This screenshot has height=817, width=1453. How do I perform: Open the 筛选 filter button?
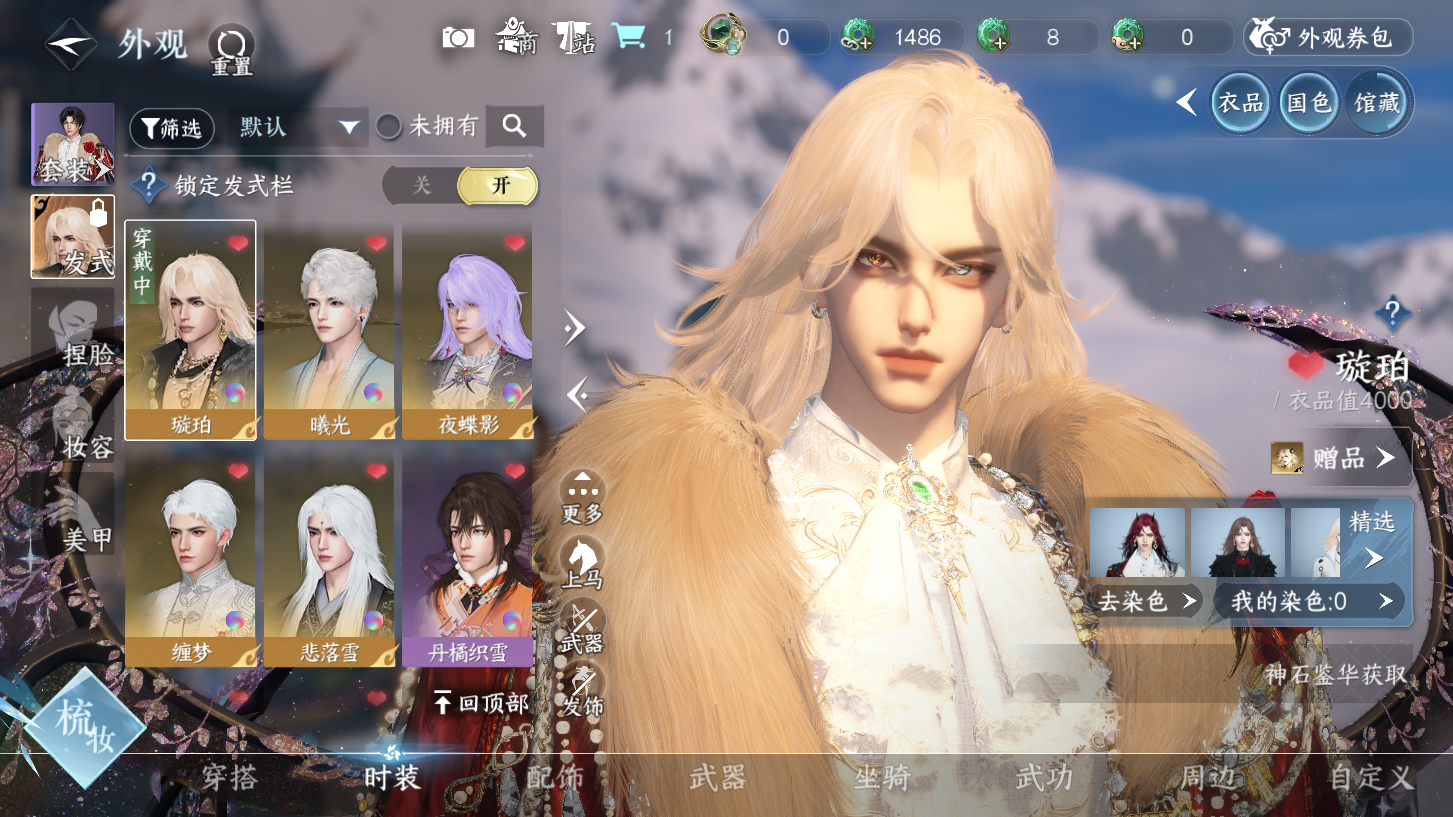click(x=172, y=128)
